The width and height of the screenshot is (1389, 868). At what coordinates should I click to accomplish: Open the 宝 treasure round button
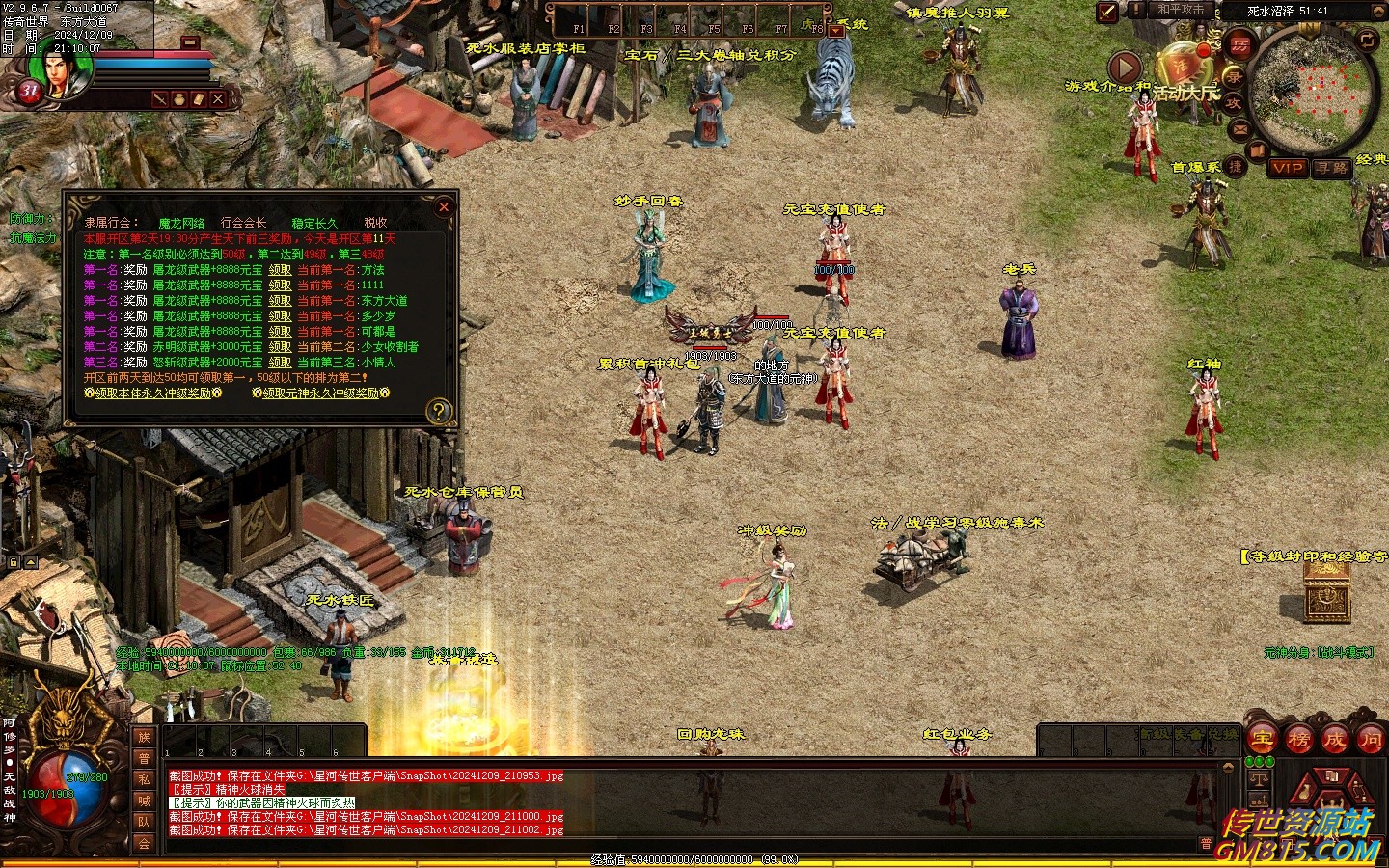1263,740
